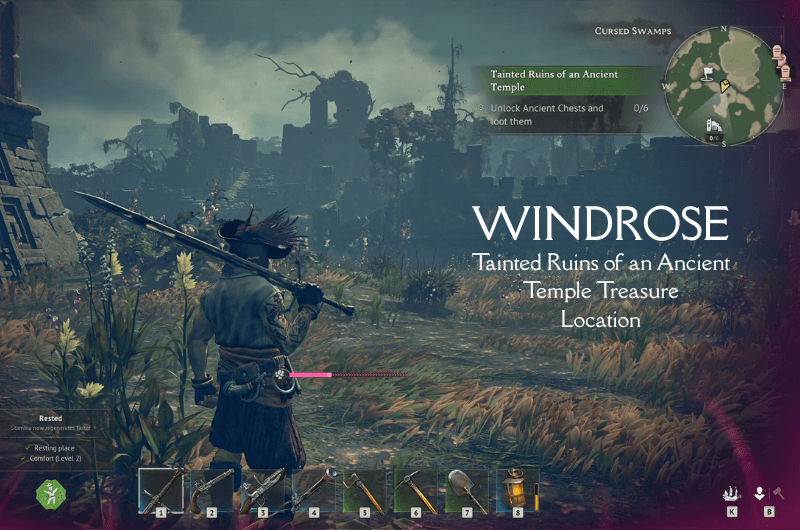800x530 pixels.
Task: Click the character figure icon
Action: pyautogui.click(x=760, y=492)
